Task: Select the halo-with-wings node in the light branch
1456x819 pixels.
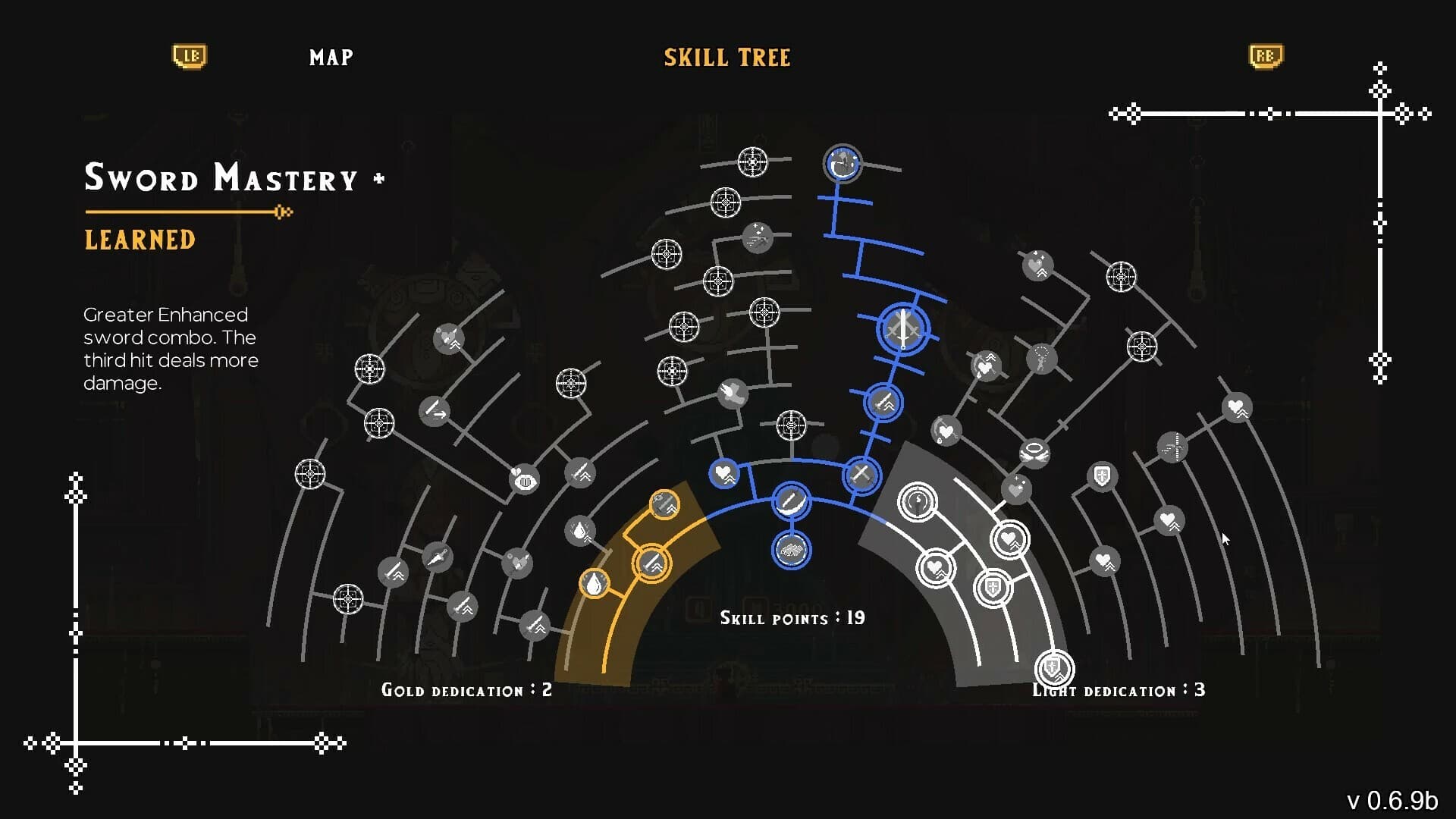Action: point(1035,450)
